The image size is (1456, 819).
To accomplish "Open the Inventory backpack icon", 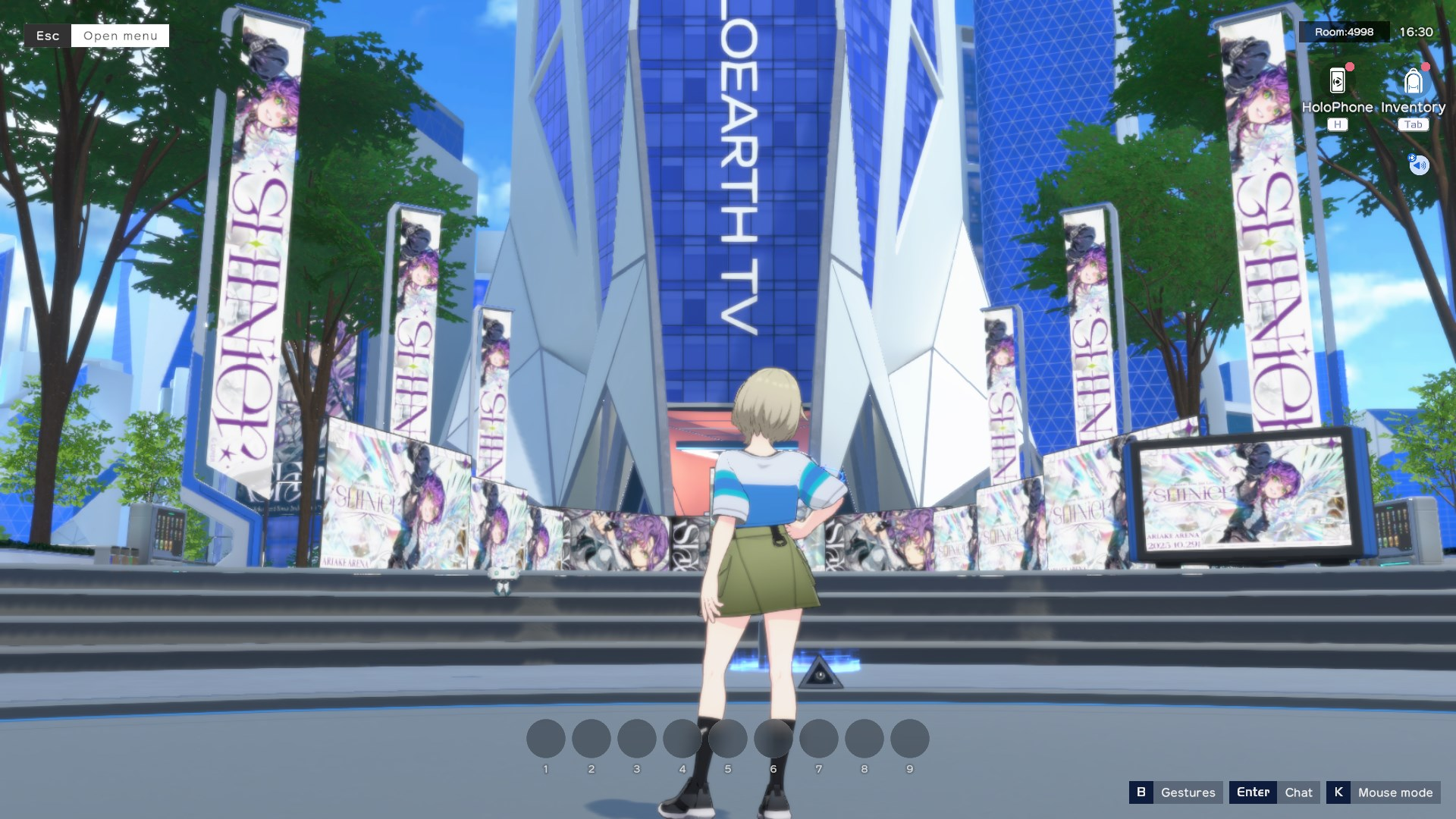I will pos(1413,82).
